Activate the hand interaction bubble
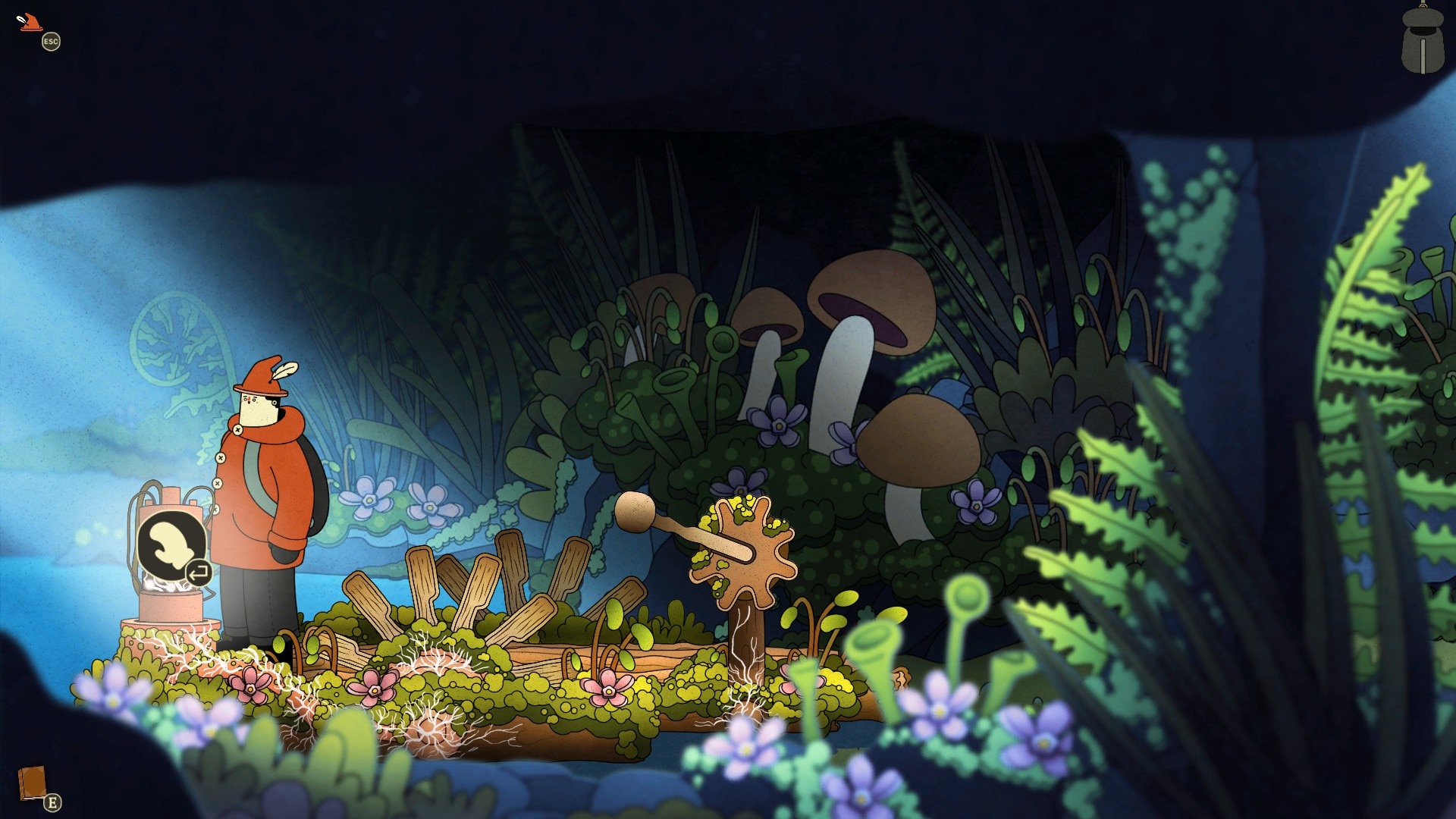1456x819 pixels. coord(171,546)
